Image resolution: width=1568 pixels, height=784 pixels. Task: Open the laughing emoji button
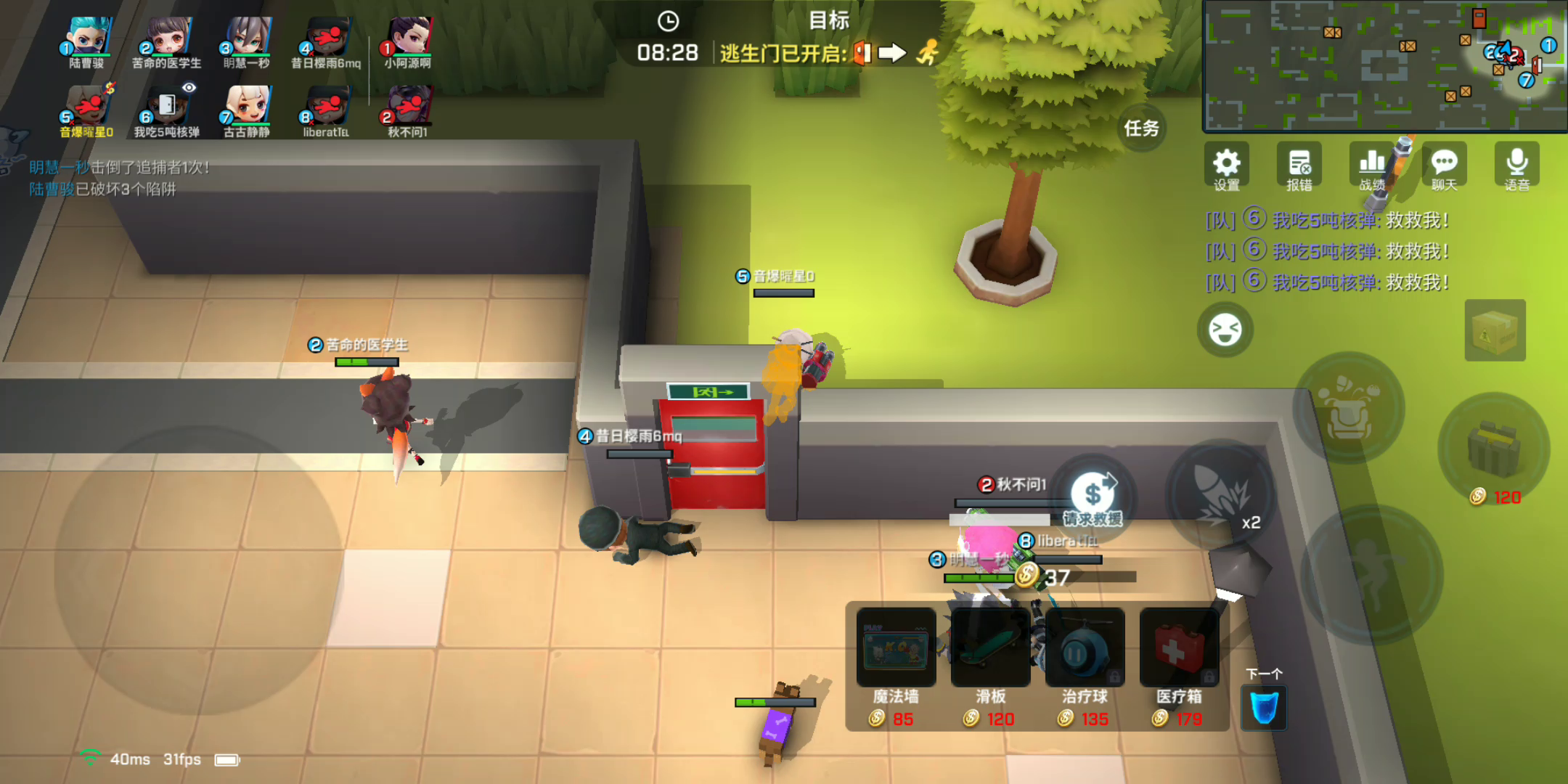click(1225, 330)
